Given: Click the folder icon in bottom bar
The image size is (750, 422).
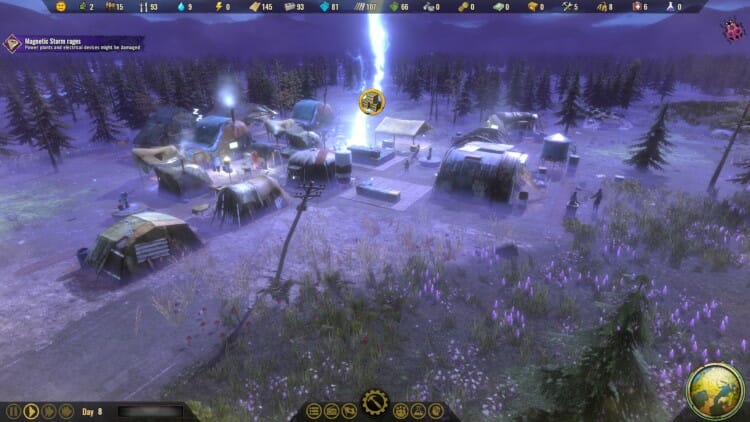Looking at the screenshot, I should tap(332, 411).
